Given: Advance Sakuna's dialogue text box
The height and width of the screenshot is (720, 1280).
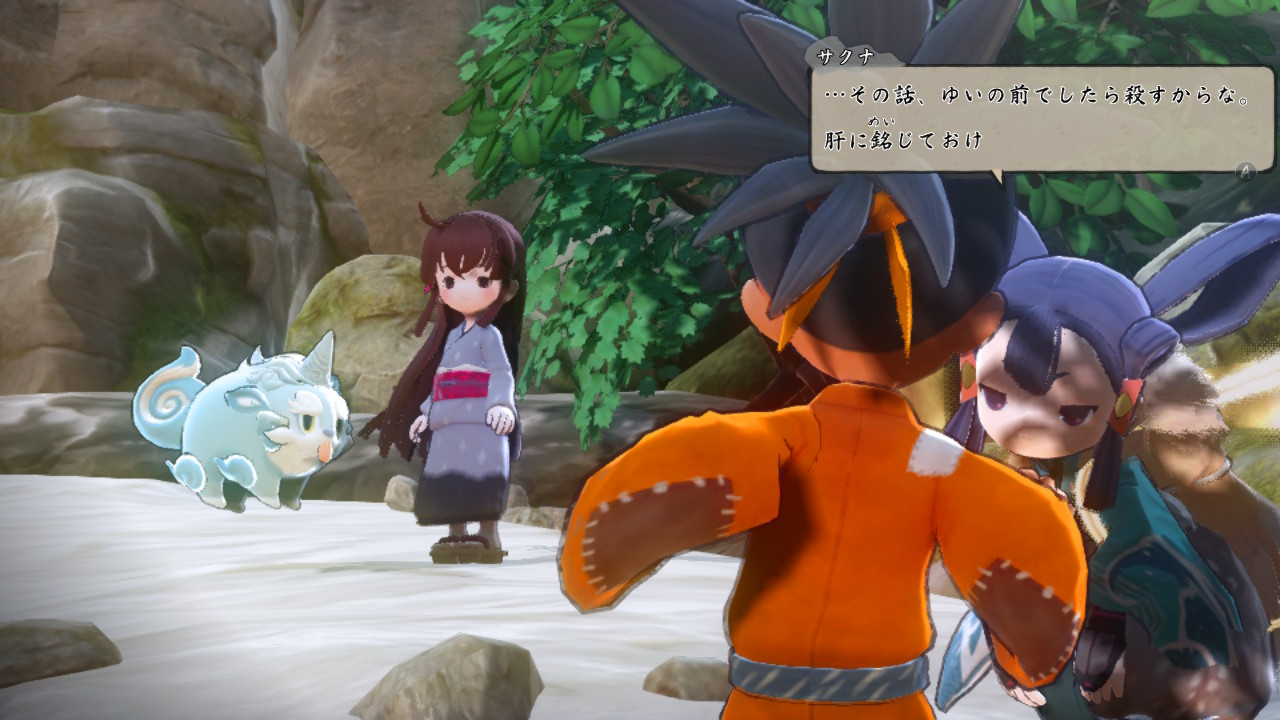Looking at the screenshot, I should tap(1245, 170).
